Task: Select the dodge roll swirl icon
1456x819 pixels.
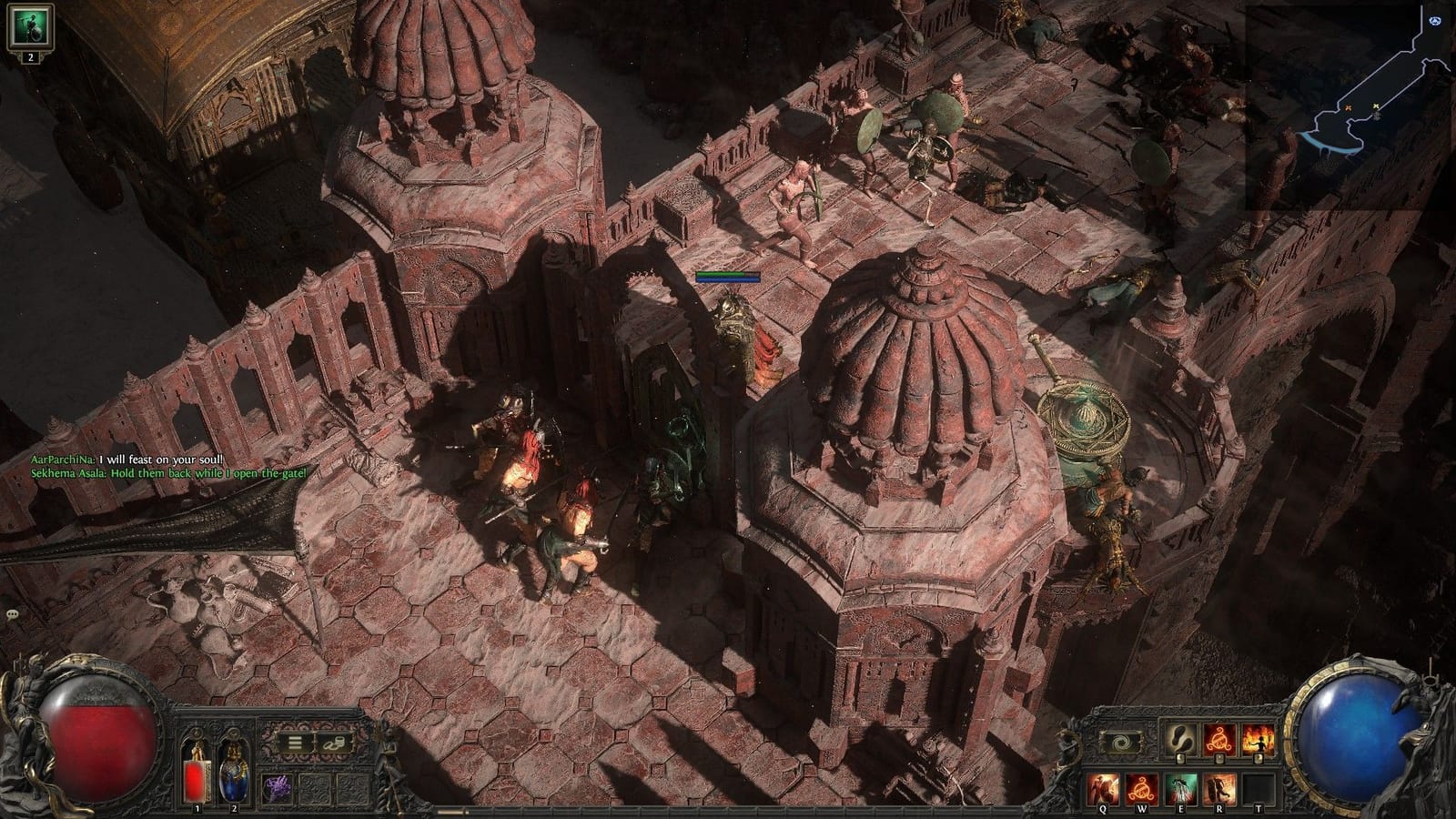Action: pyautogui.click(x=1123, y=741)
